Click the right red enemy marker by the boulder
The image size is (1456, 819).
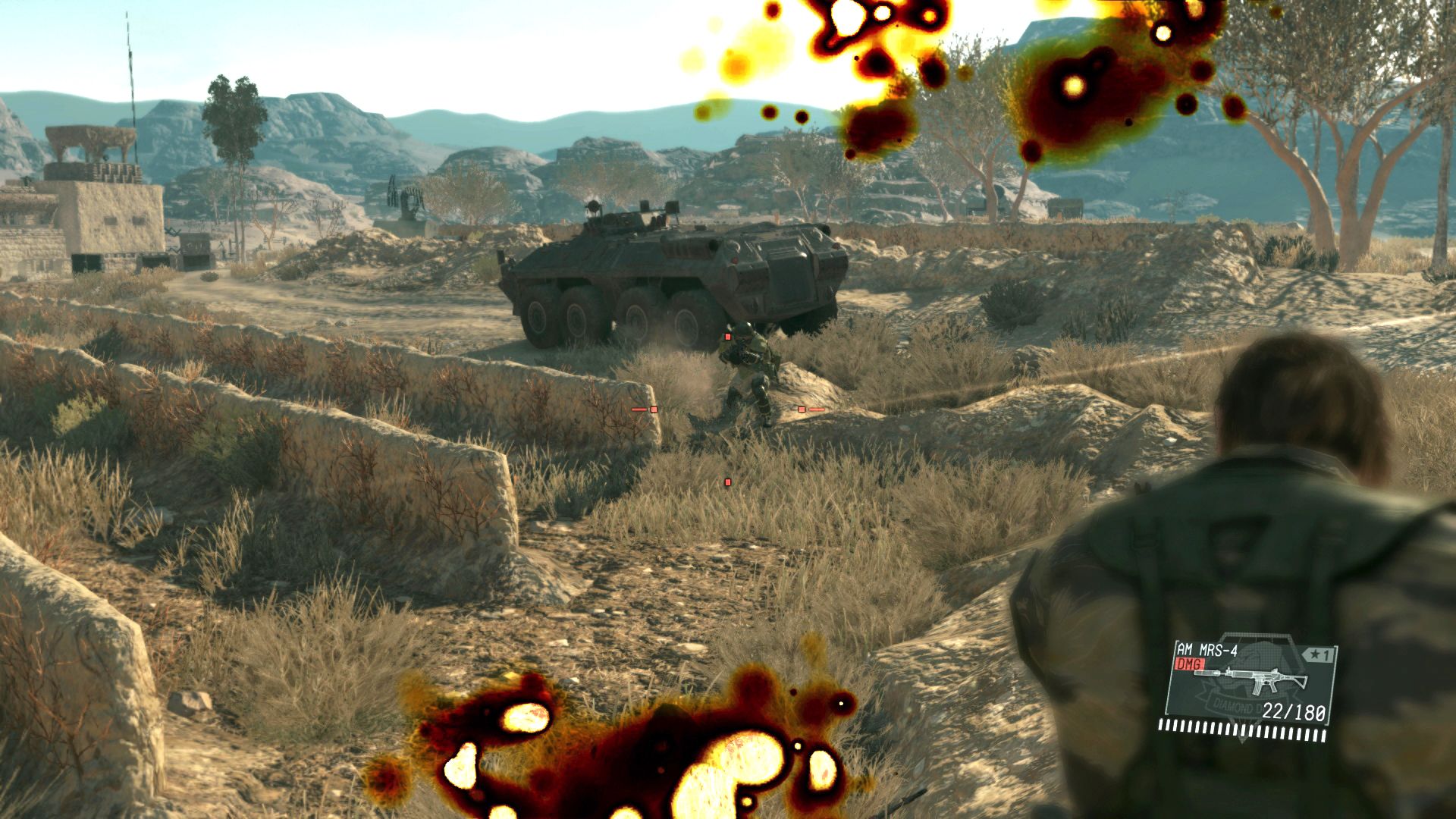click(802, 409)
